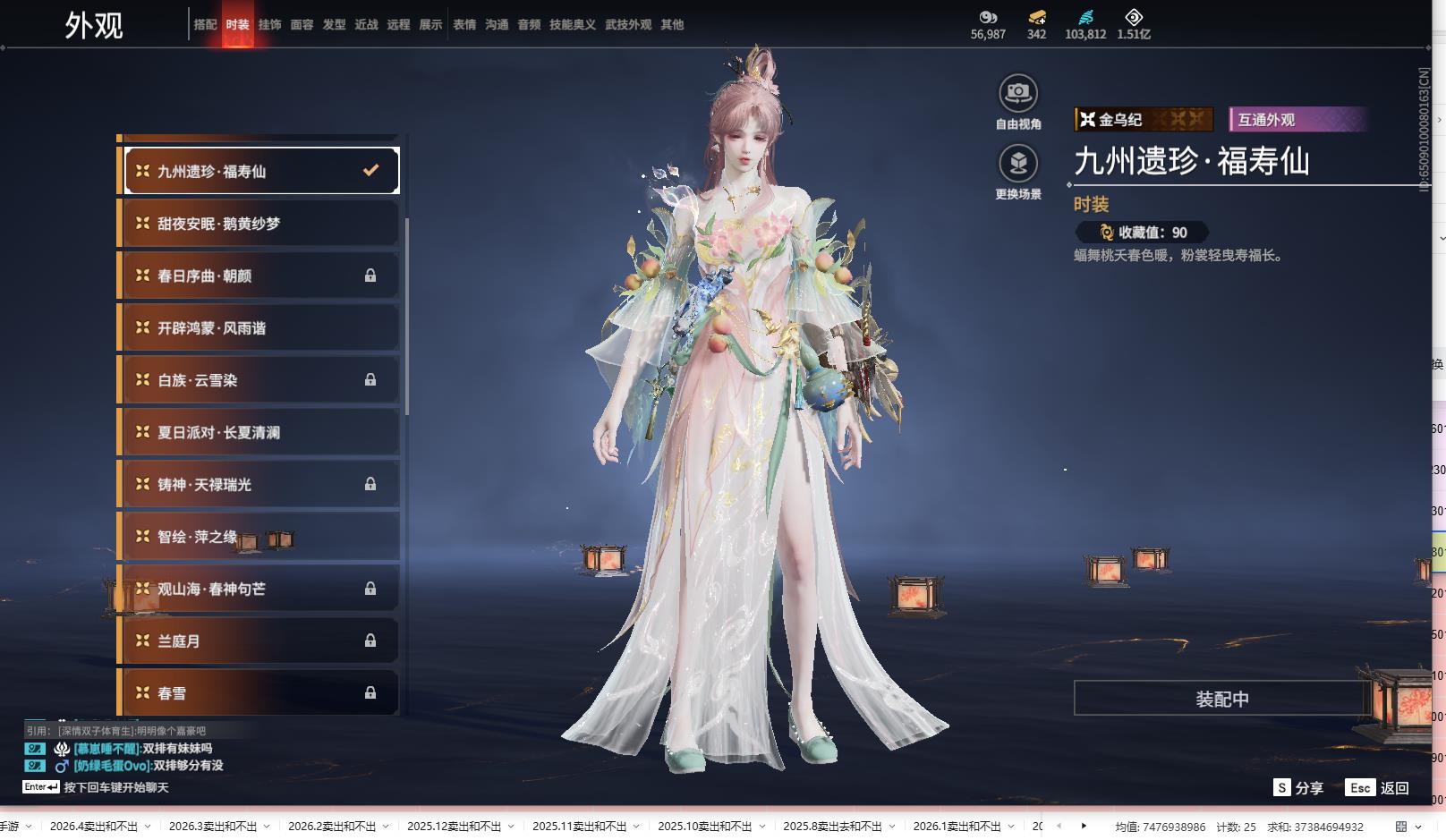Image resolution: width=1446 pixels, height=840 pixels.
Task: Share the outfit with 分享
Action: tap(1298, 788)
